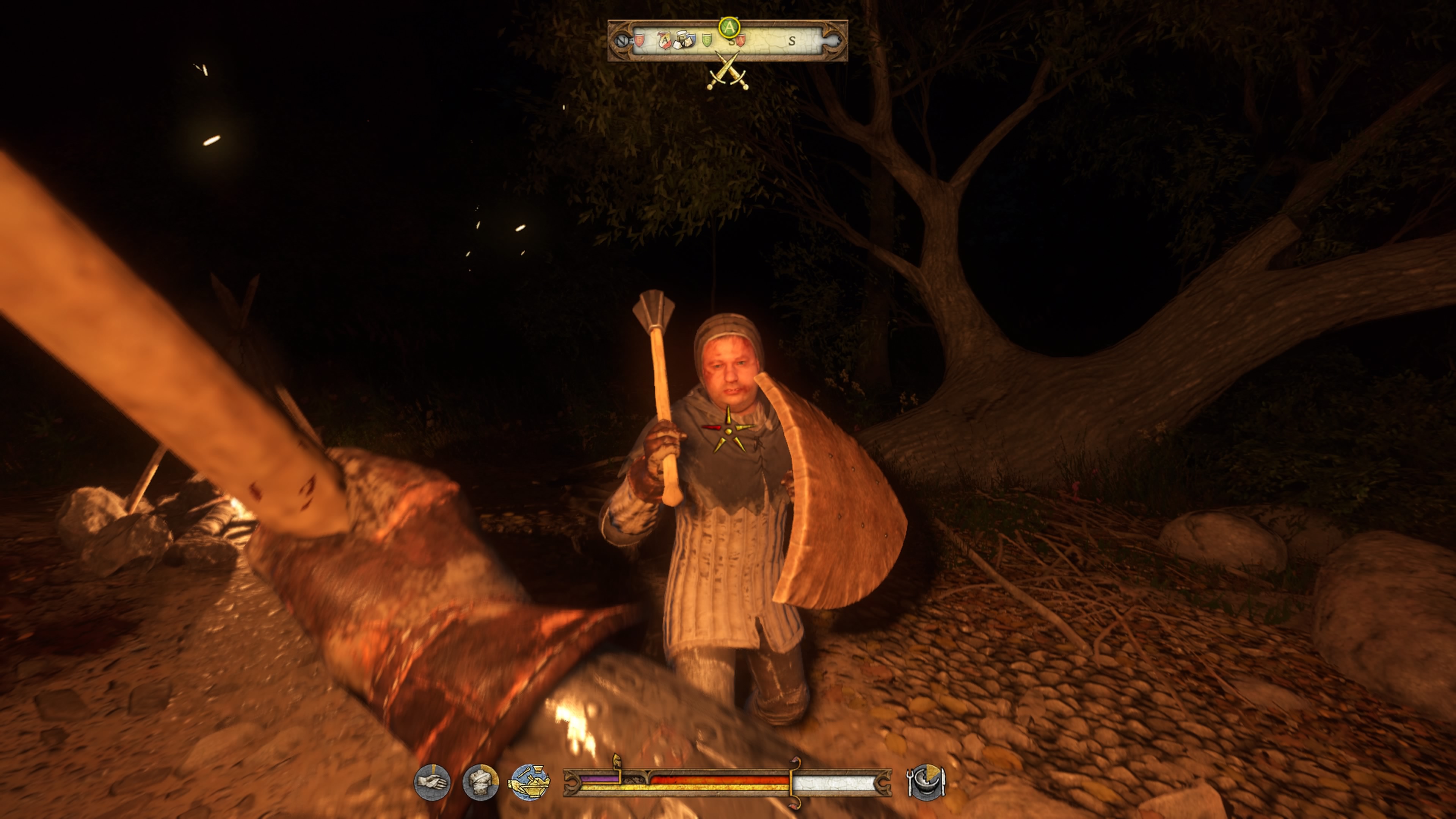
Task: Click the open hand status icon
Action: (x=432, y=782)
